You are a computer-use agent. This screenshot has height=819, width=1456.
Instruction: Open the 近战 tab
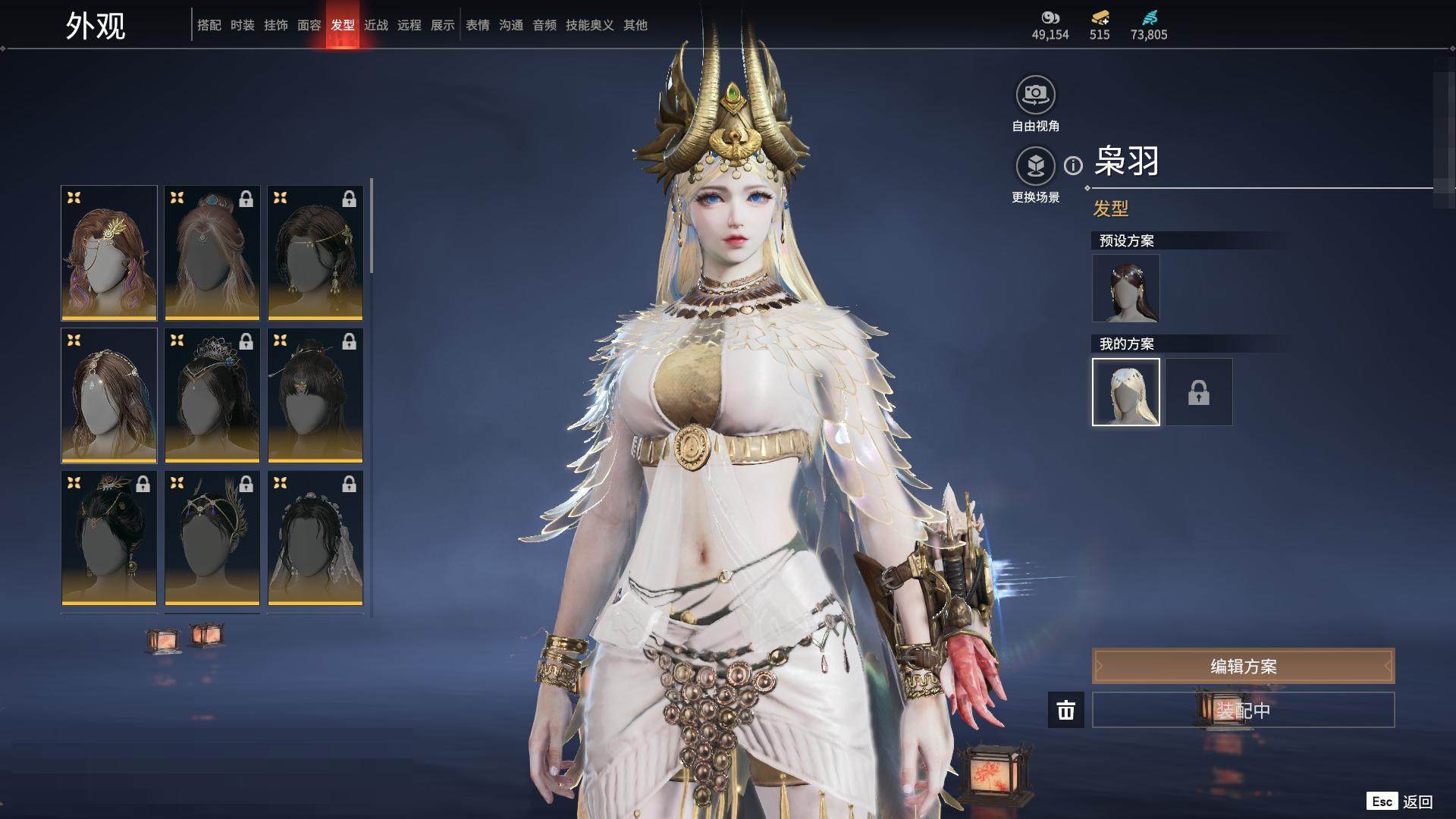376,25
